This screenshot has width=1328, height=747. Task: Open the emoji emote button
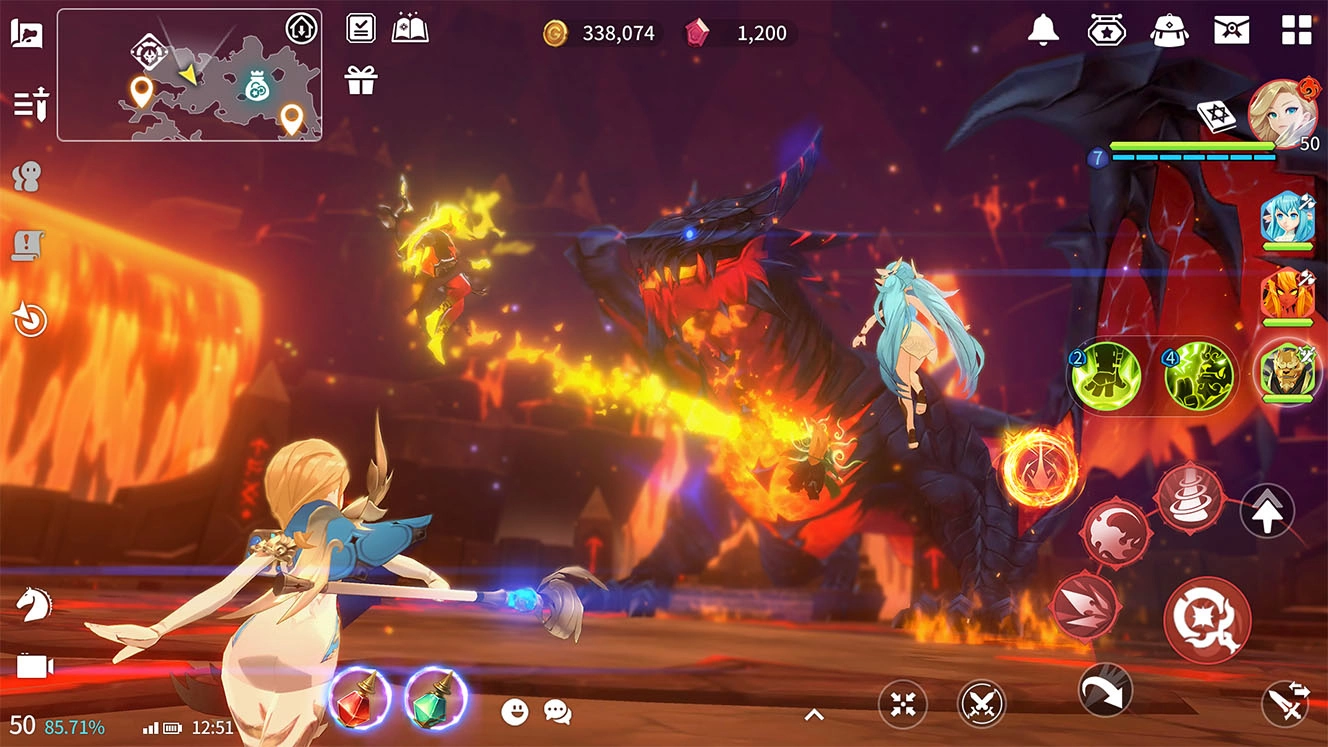[x=515, y=711]
